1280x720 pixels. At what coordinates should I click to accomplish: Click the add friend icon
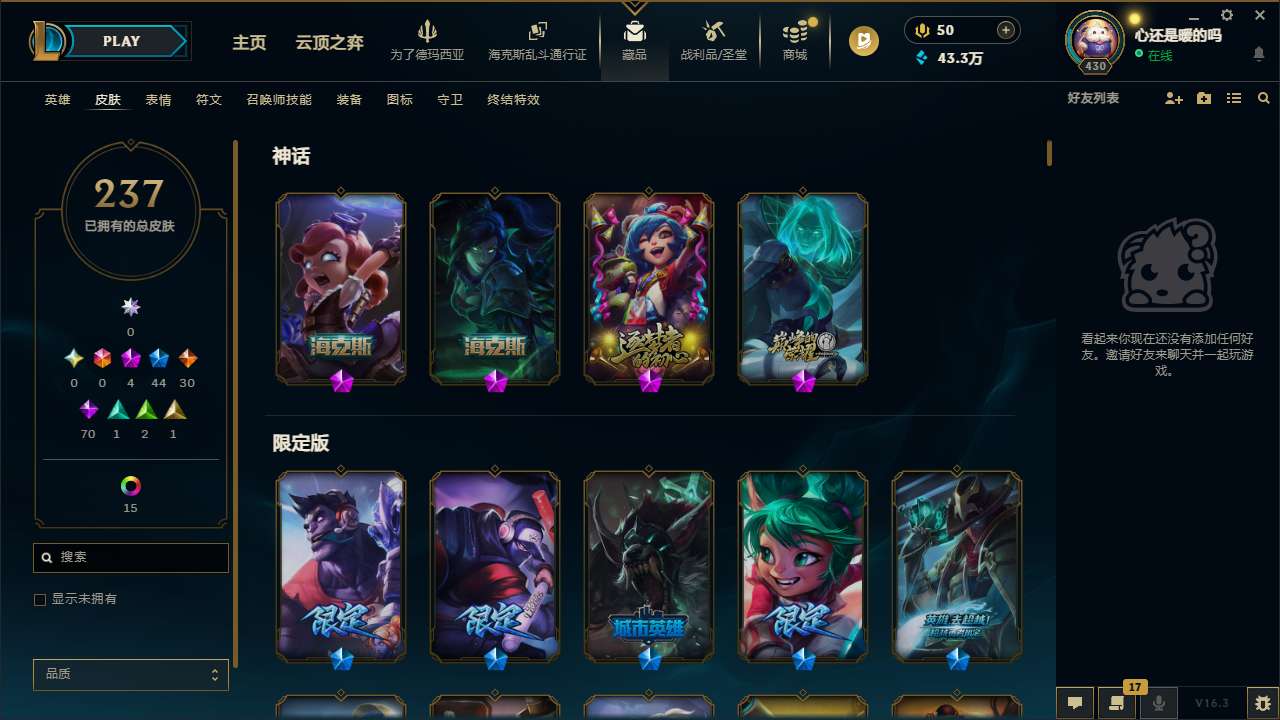click(1172, 98)
